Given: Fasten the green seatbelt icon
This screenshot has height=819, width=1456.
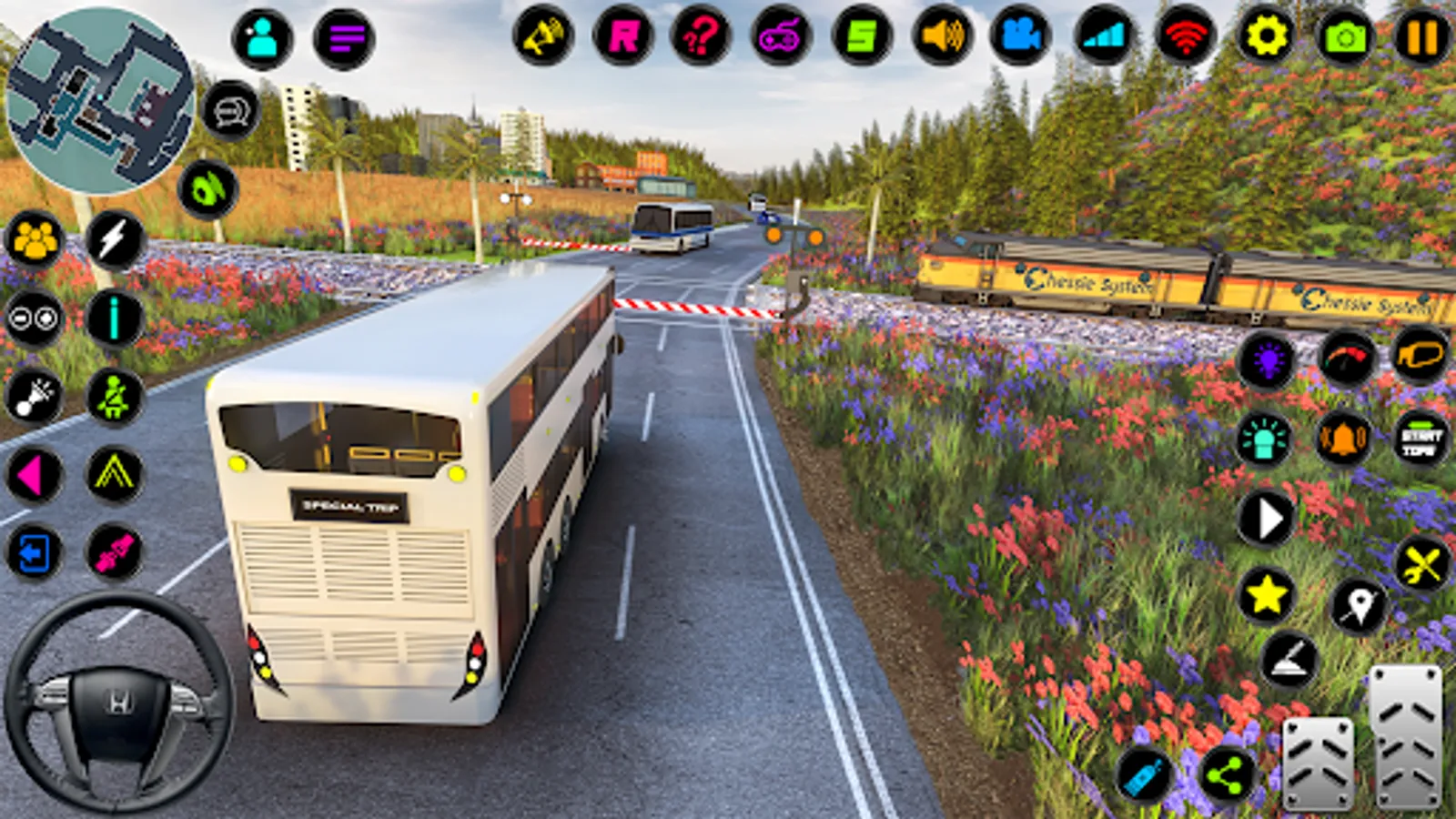Looking at the screenshot, I should [x=115, y=397].
